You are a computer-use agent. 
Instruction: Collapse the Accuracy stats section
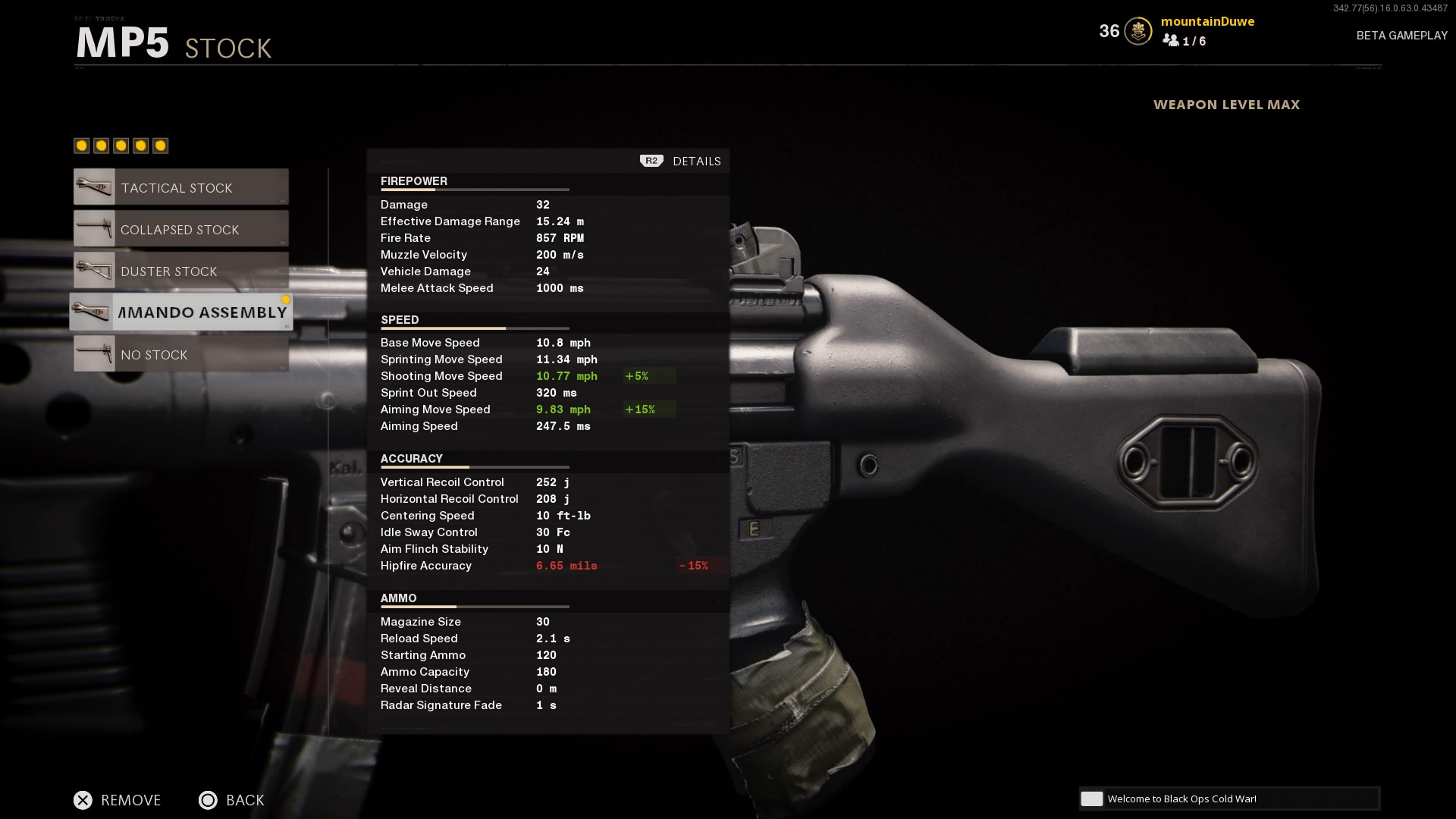pyautogui.click(x=411, y=458)
